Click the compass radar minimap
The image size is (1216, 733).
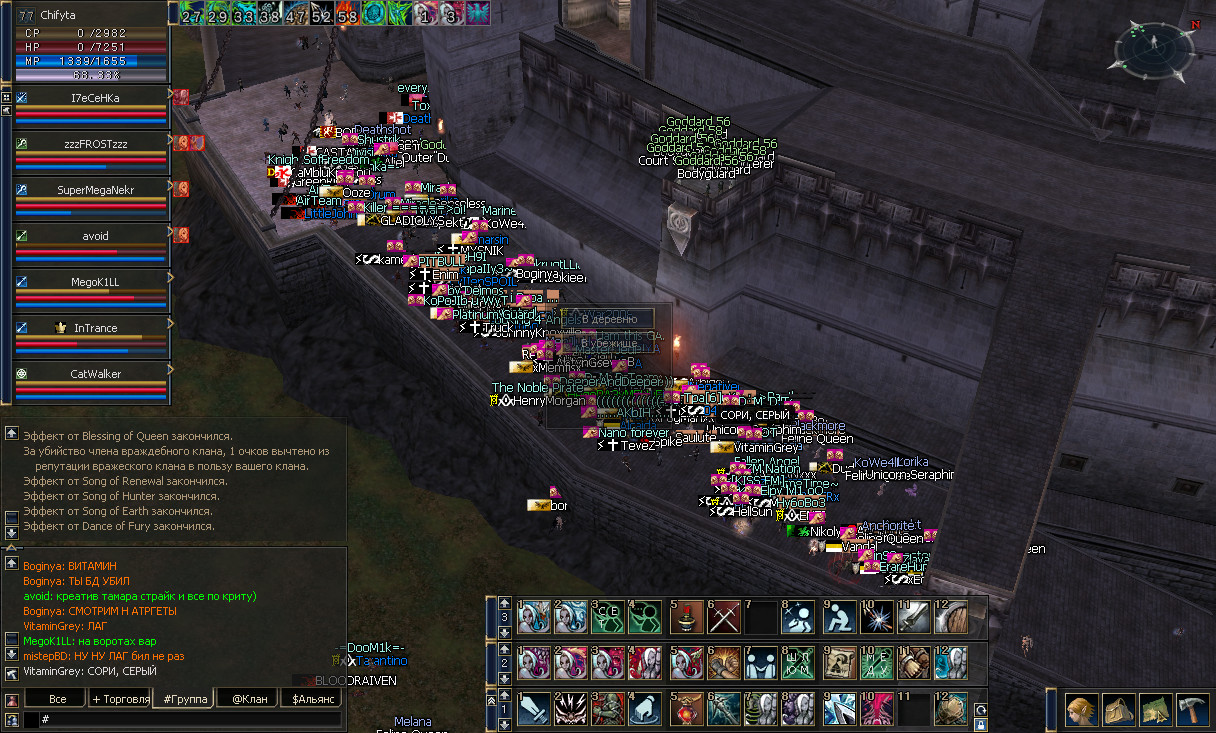1151,54
